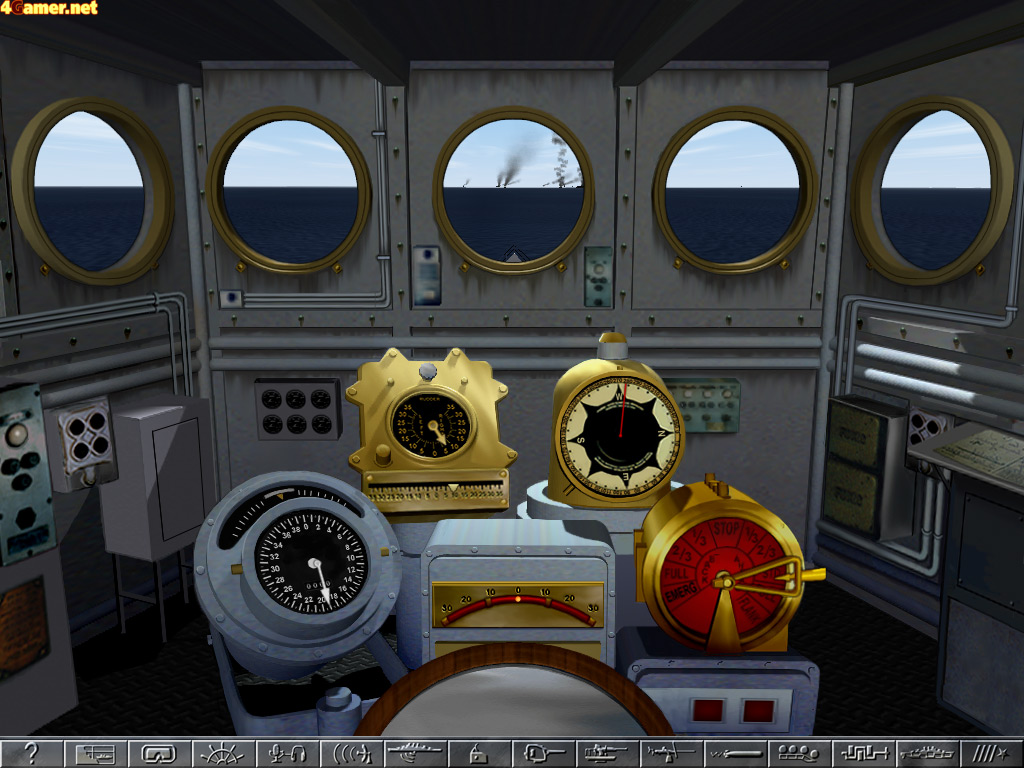Select the ship's wheel bridge station
The height and width of the screenshot is (768, 1024).
pos(222,753)
